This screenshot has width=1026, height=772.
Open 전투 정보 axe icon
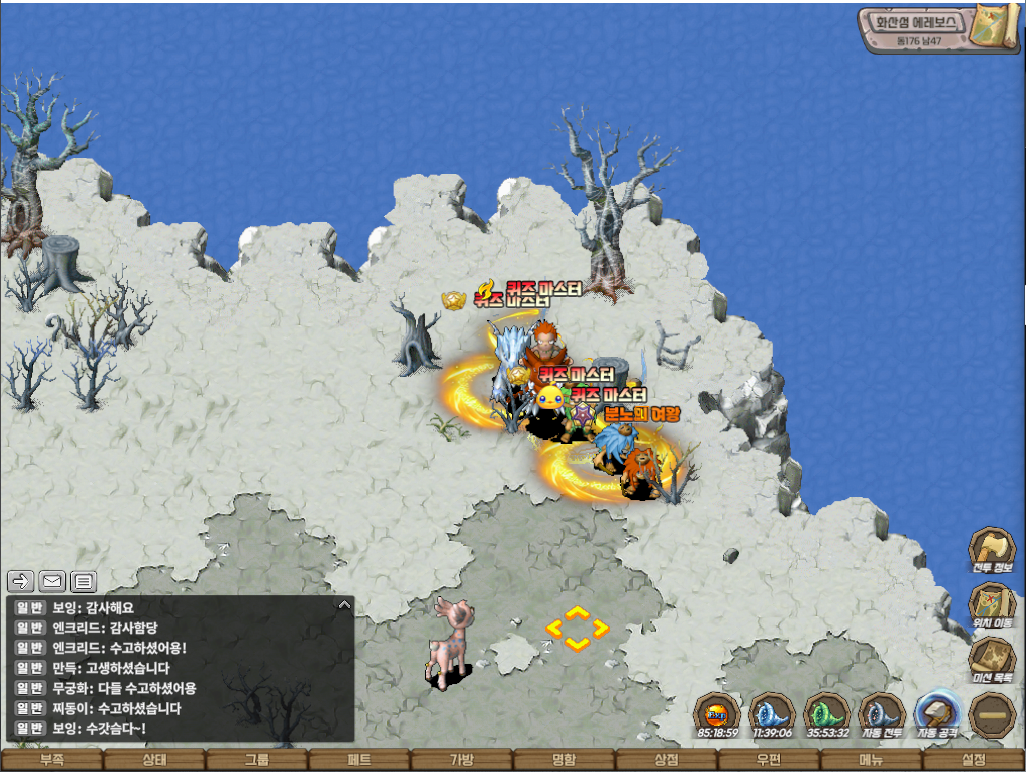tap(991, 550)
